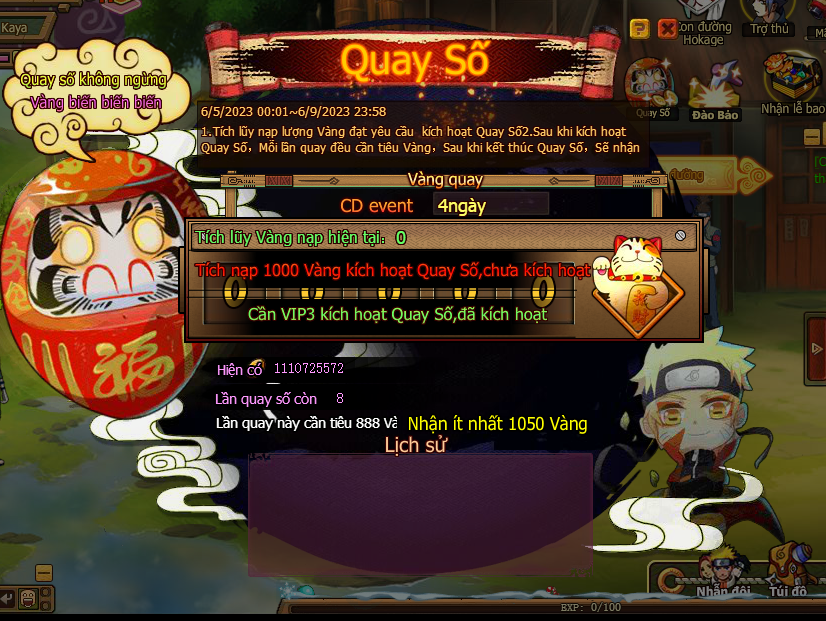Click the minus button above chat icons

43,573
